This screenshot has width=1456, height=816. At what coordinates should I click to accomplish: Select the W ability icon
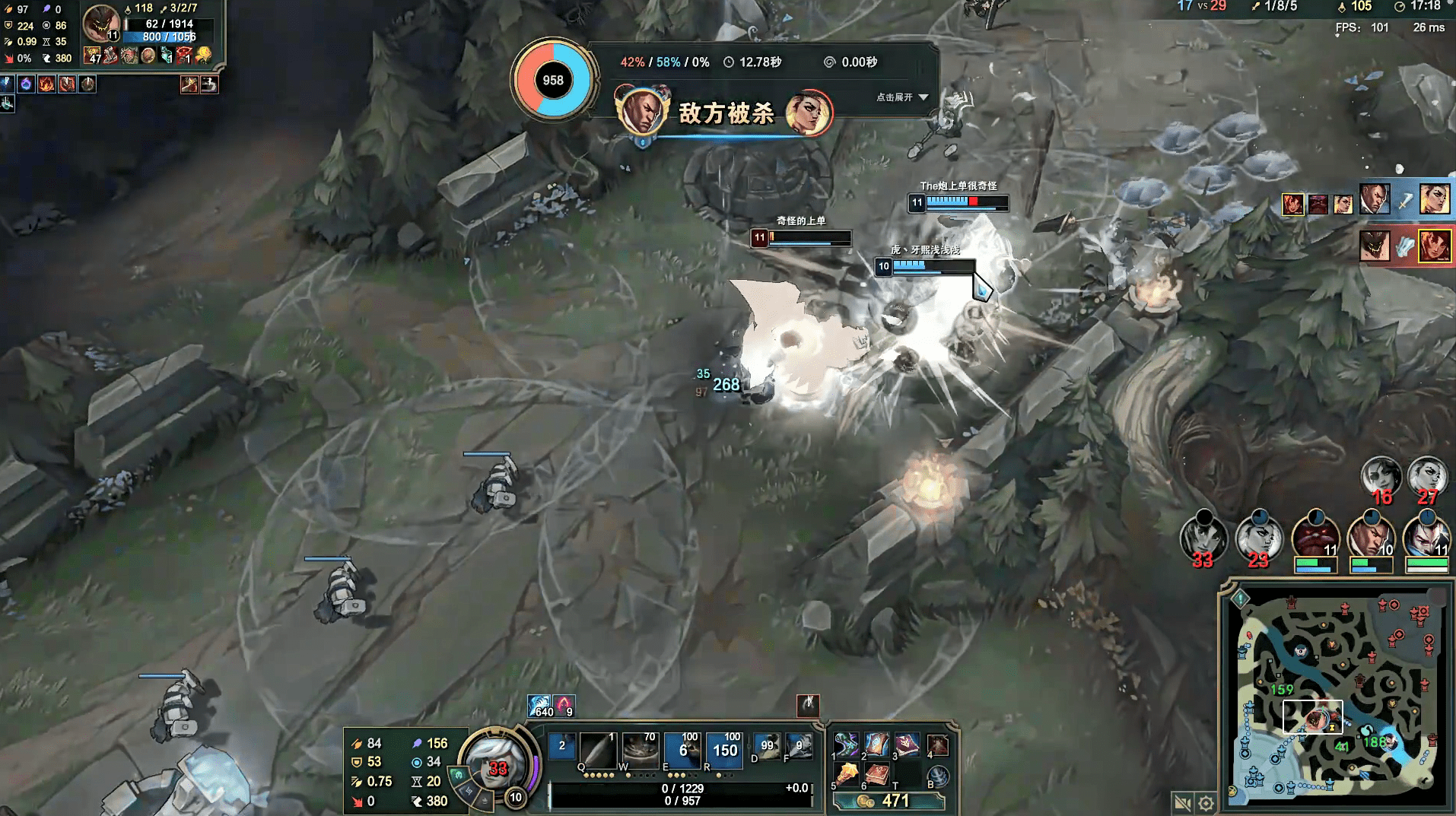tap(640, 750)
